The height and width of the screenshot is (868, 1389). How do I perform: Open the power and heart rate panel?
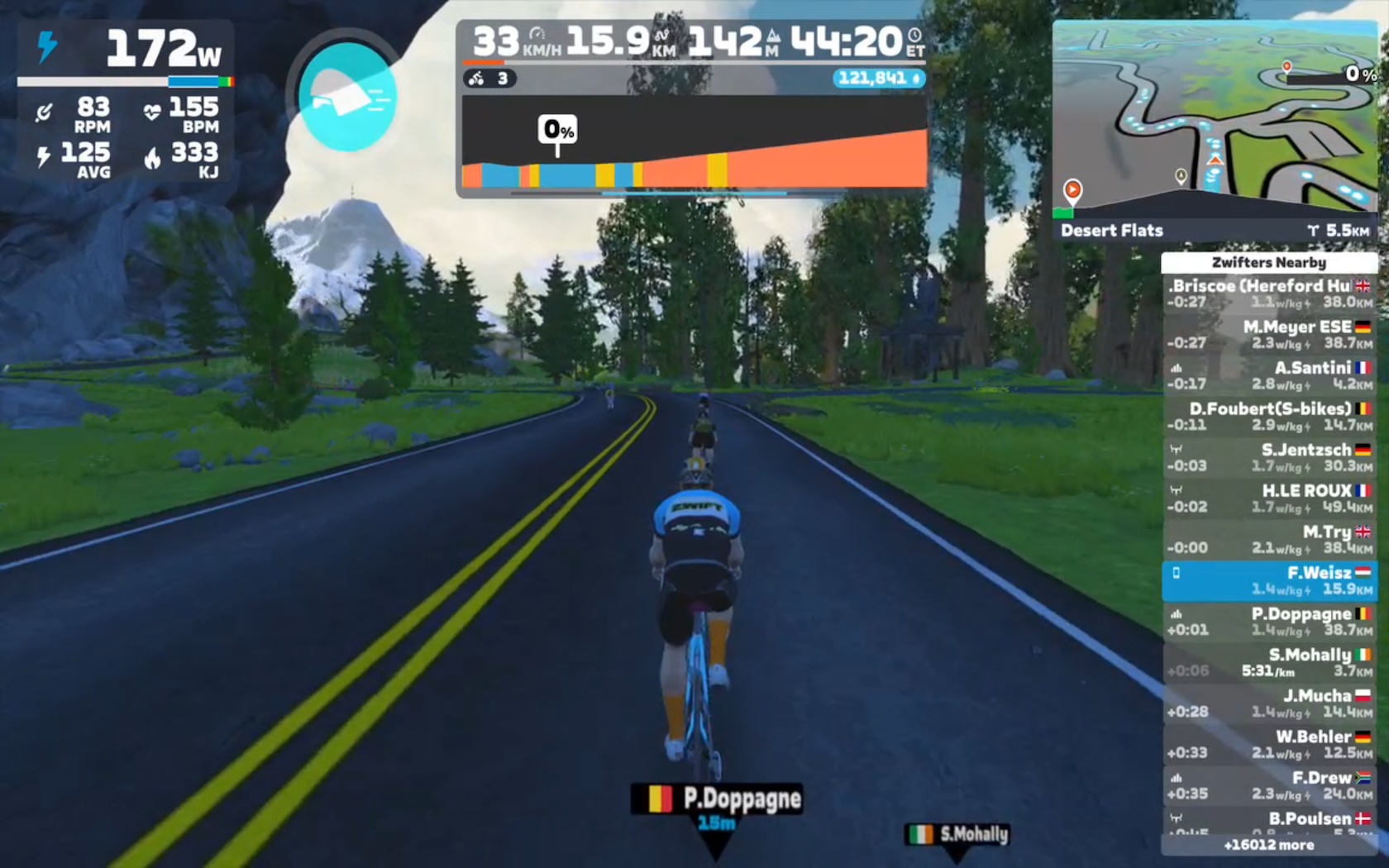[x=125, y=101]
